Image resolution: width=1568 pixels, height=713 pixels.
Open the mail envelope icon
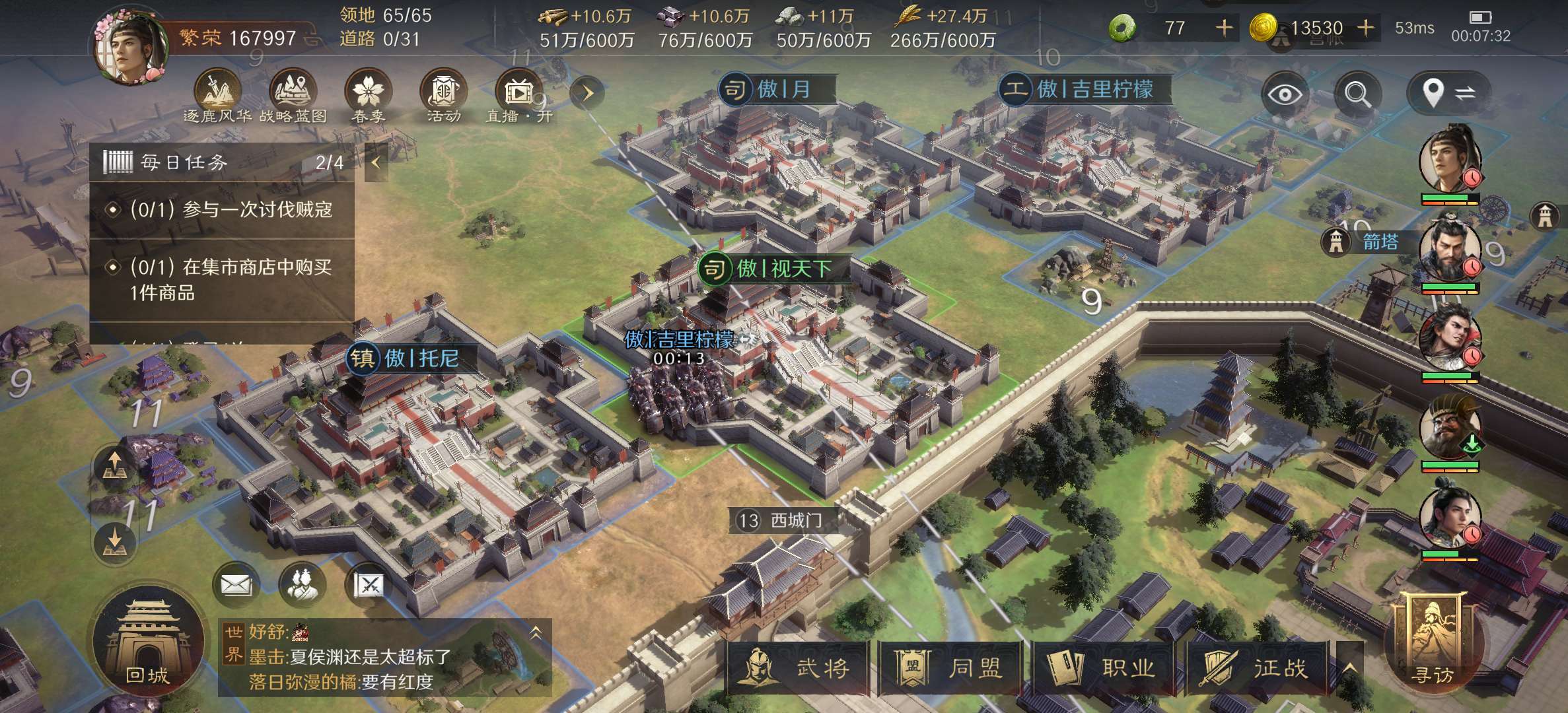236,584
